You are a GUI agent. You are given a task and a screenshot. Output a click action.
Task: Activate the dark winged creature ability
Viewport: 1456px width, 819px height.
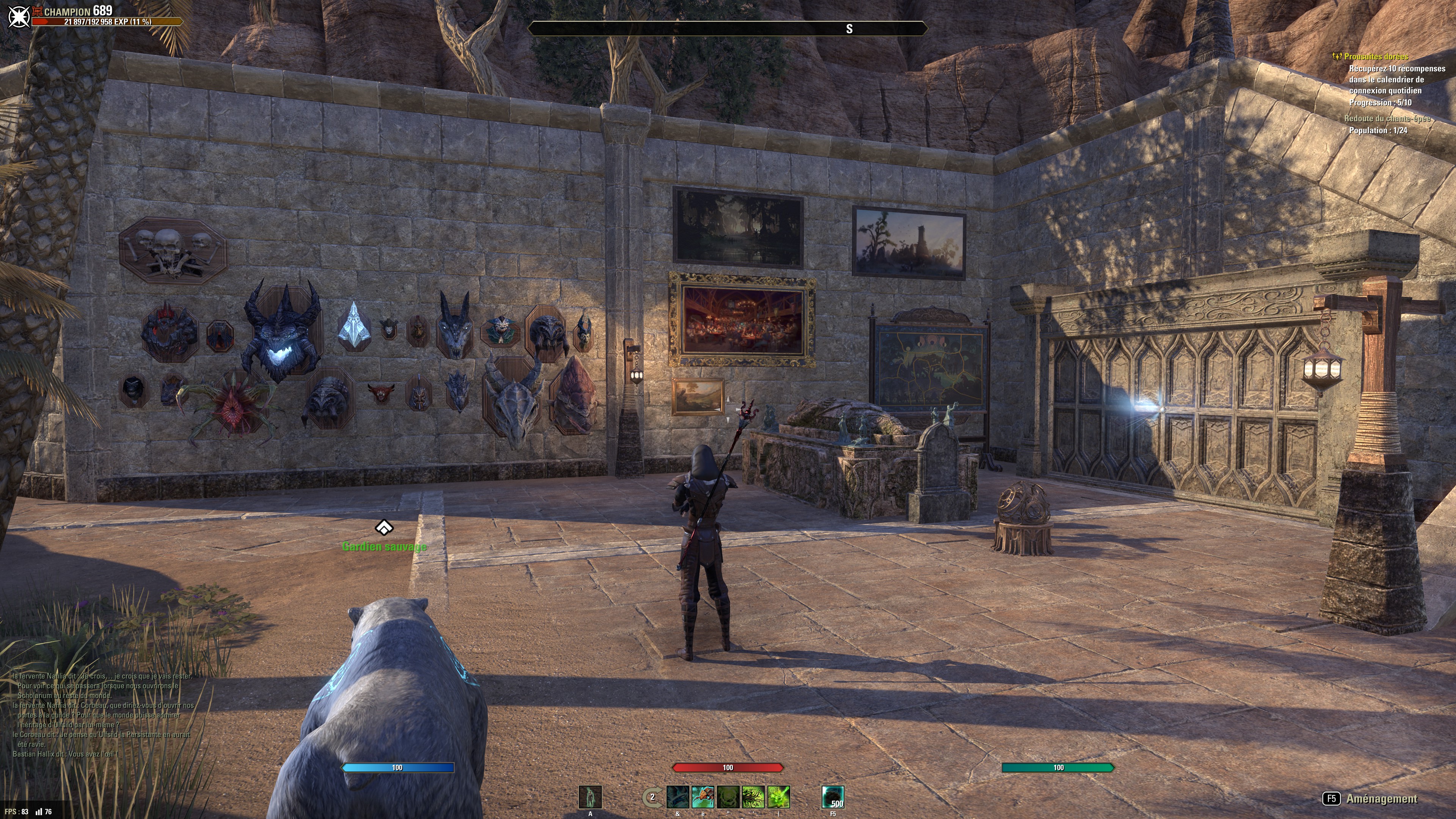[x=678, y=797]
